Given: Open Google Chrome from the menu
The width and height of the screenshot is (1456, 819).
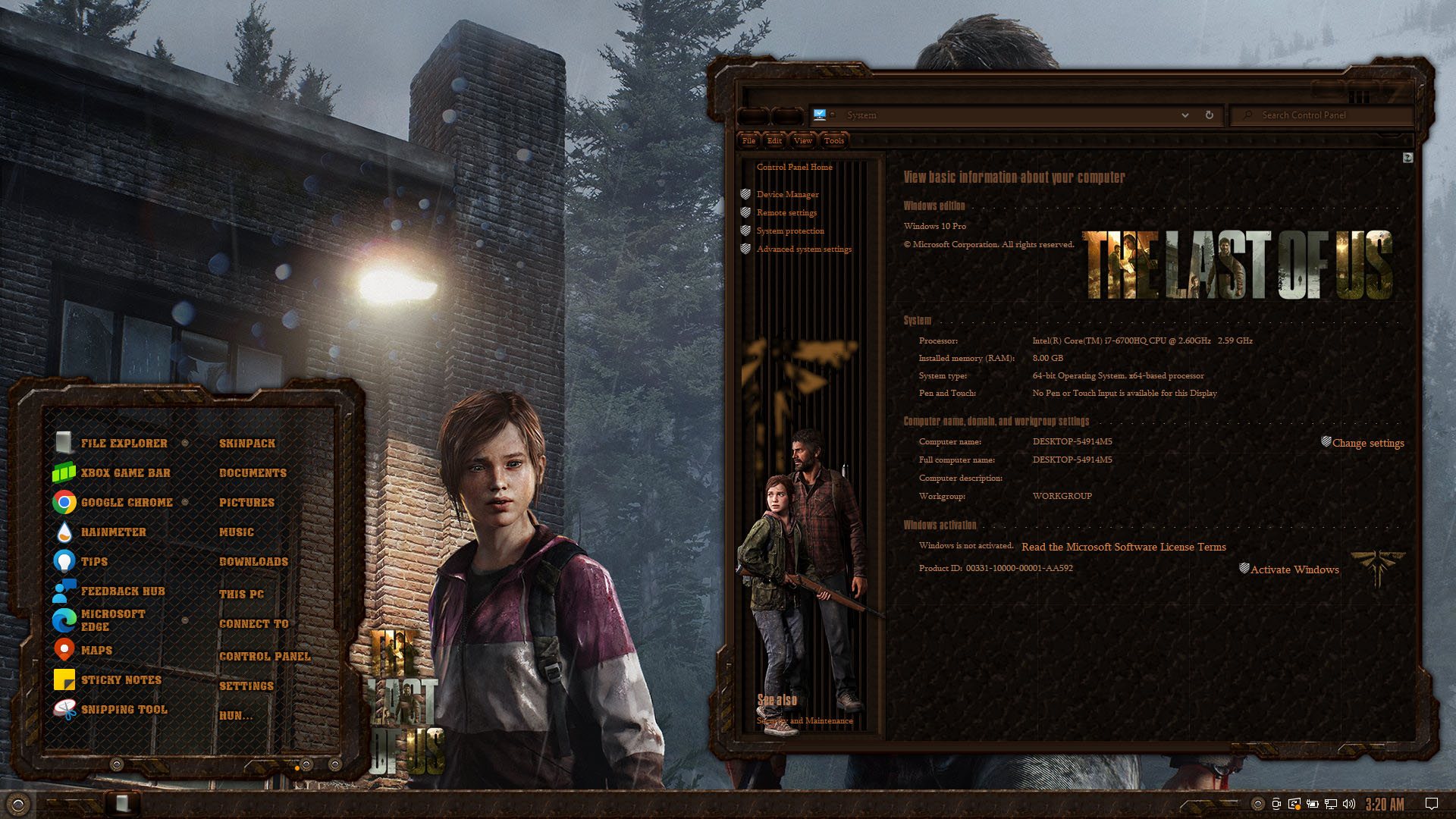Looking at the screenshot, I should [x=127, y=502].
